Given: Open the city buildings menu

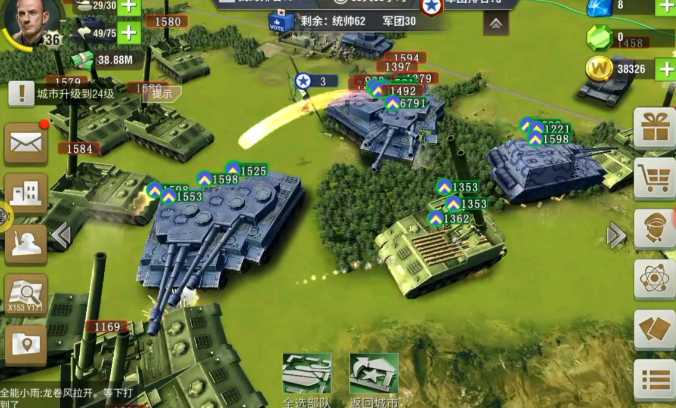Looking at the screenshot, I should [x=26, y=192].
